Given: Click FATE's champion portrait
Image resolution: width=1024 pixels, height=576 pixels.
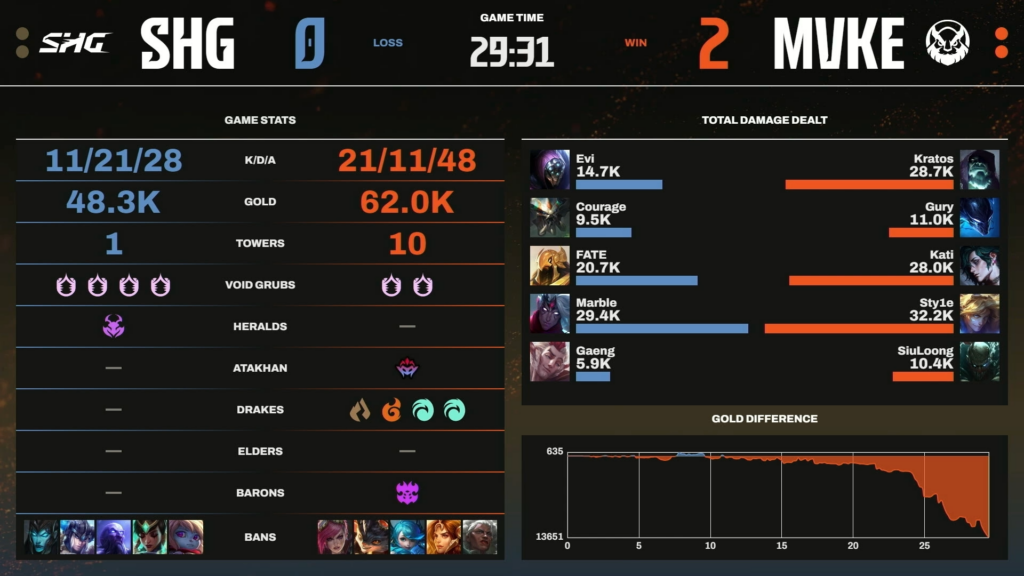Looking at the screenshot, I should [549, 265].
